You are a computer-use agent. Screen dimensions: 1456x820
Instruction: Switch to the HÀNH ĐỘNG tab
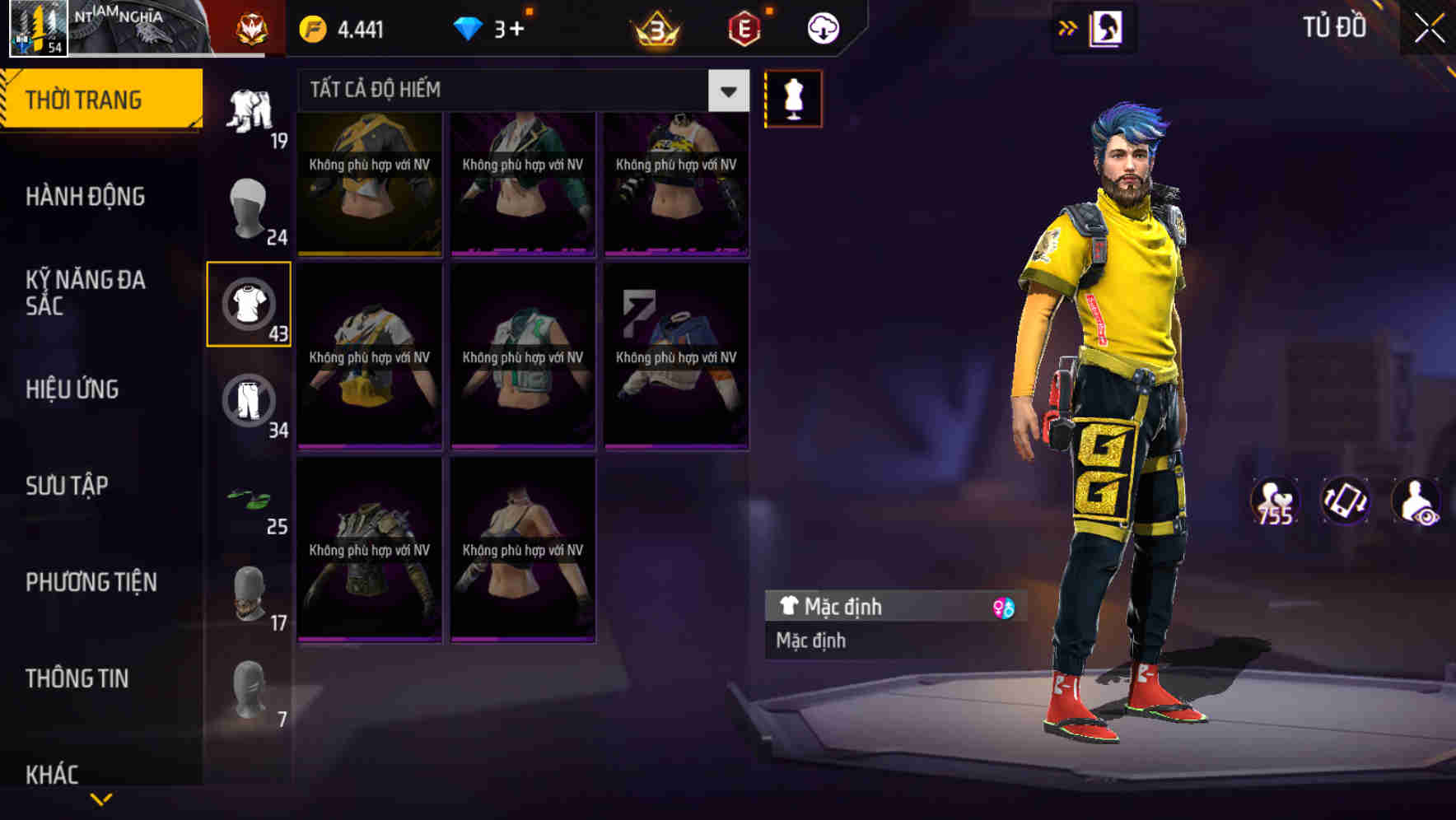83,197
